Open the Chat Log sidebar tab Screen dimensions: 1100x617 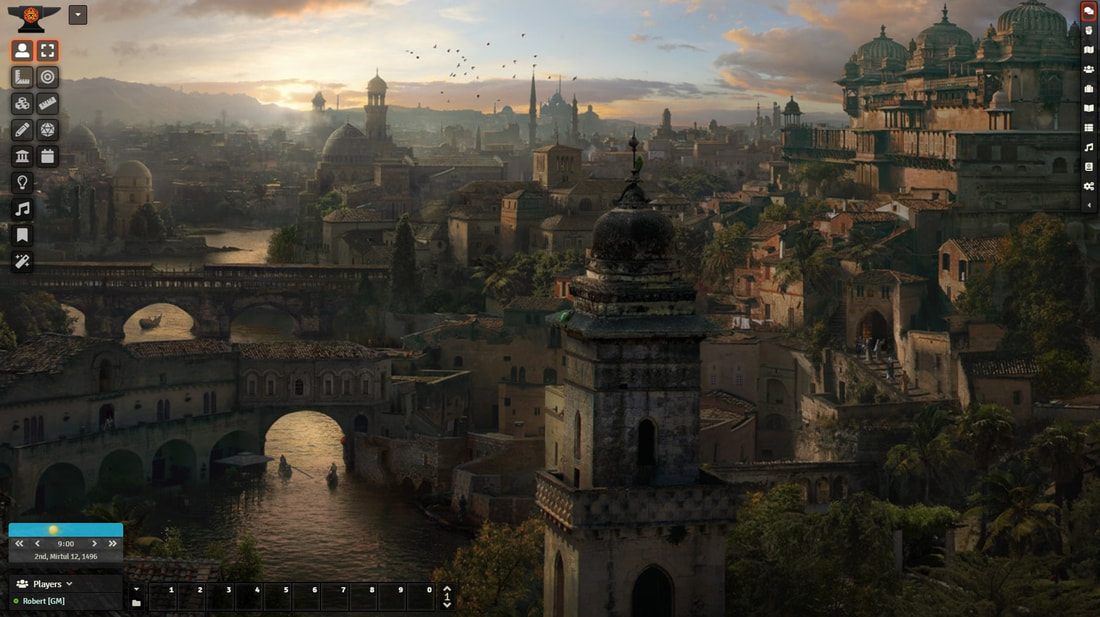(x=1089, y=11)
